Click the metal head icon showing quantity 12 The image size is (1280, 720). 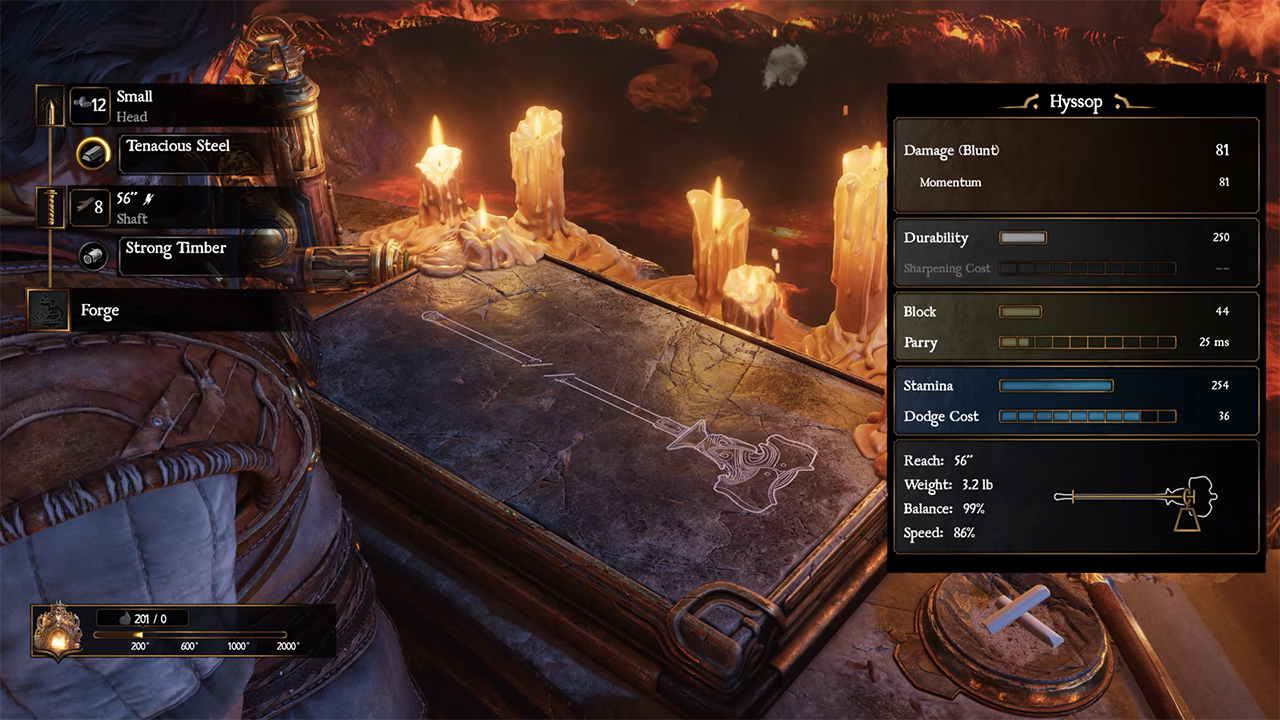pos(90,105)
